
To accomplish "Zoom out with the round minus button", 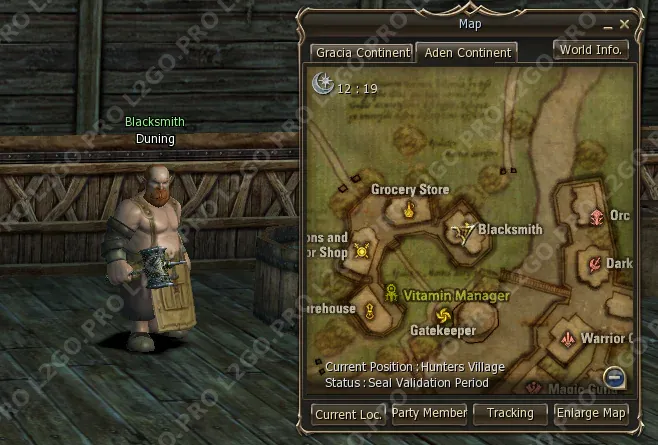I will [x=615, y=377].
